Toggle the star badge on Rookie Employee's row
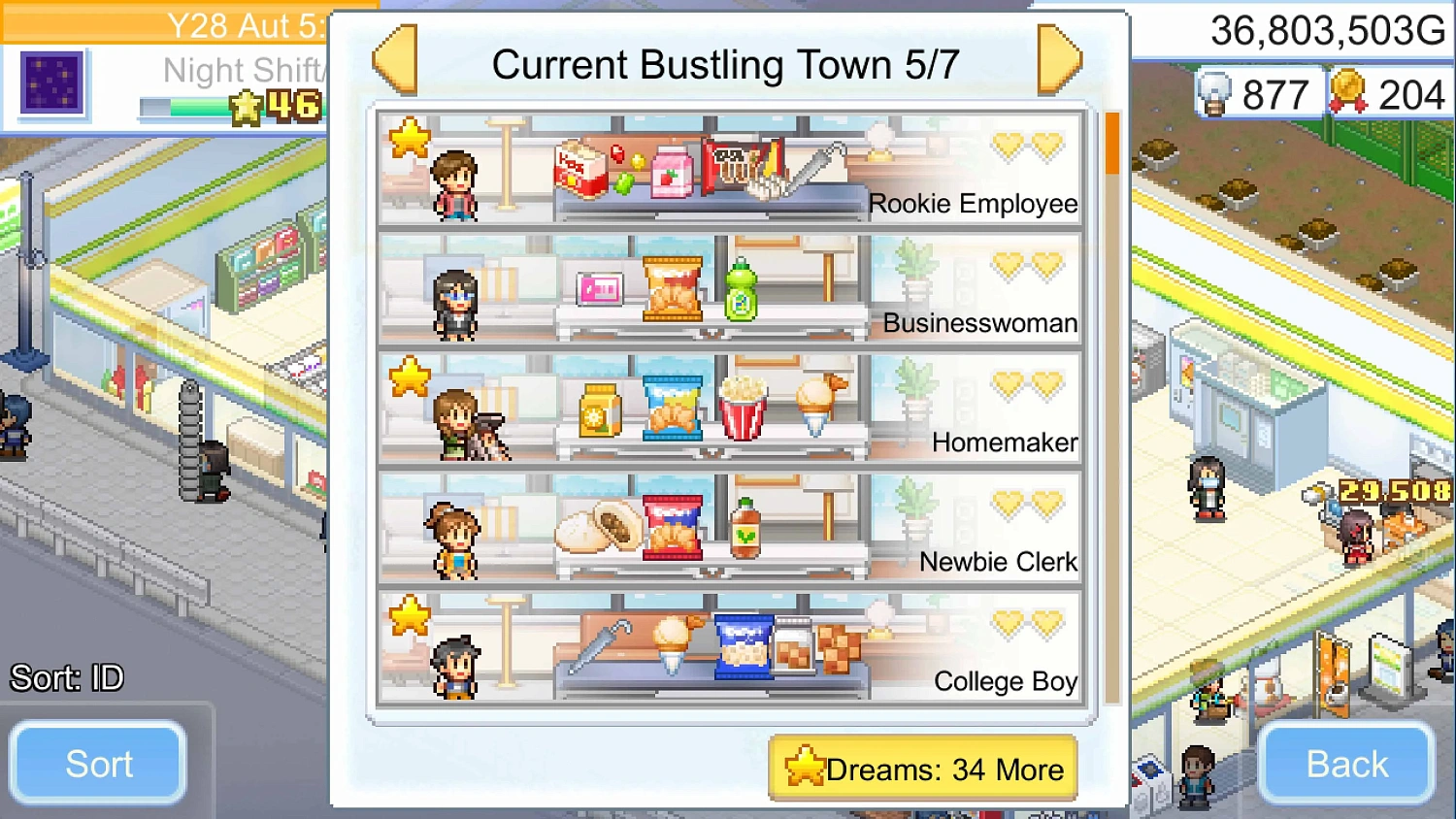The image size is (1456, 819). [x=412, y=136]
